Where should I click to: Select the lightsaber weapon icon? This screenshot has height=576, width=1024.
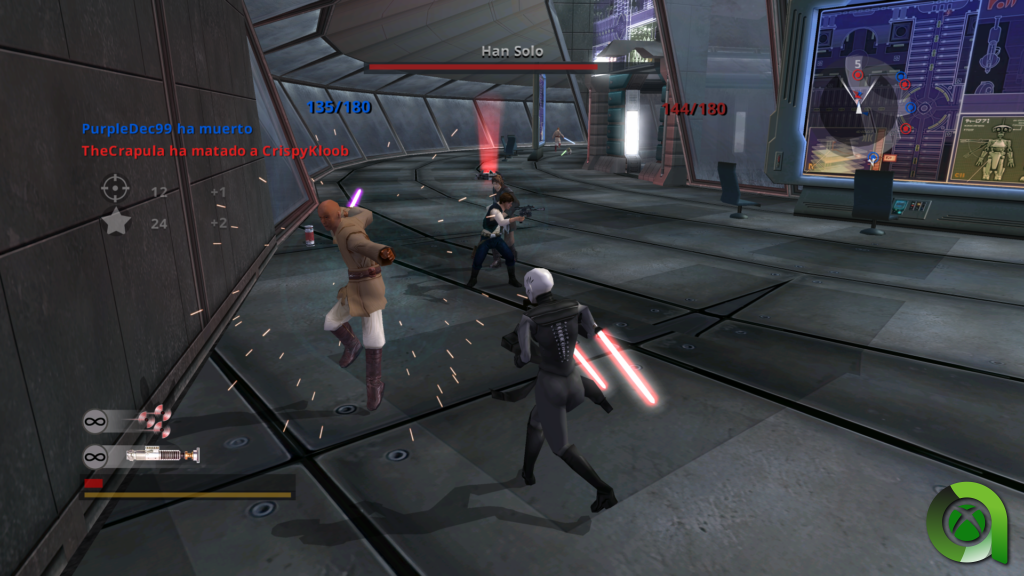pos(160,456)
